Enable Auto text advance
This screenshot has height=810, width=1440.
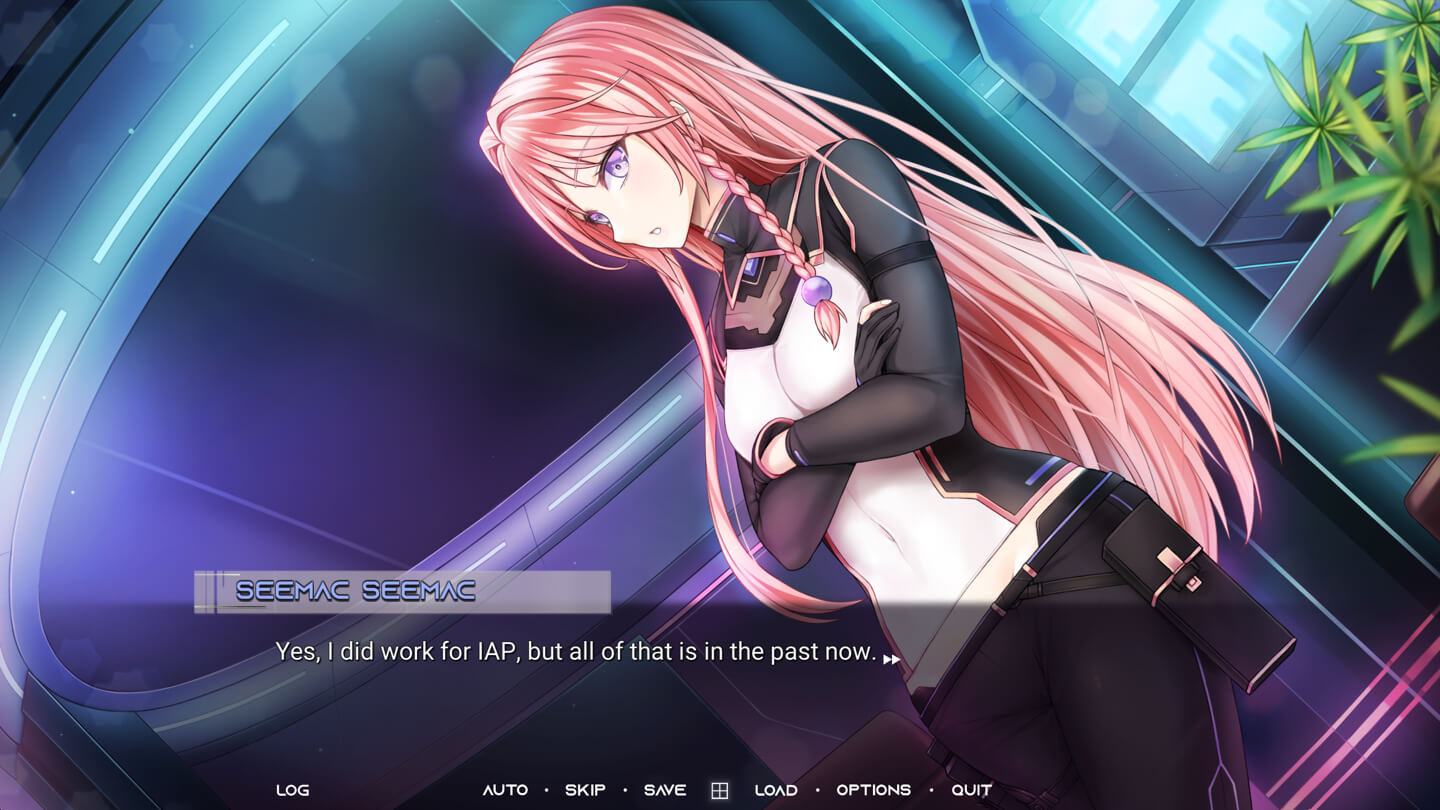(505, 790)
